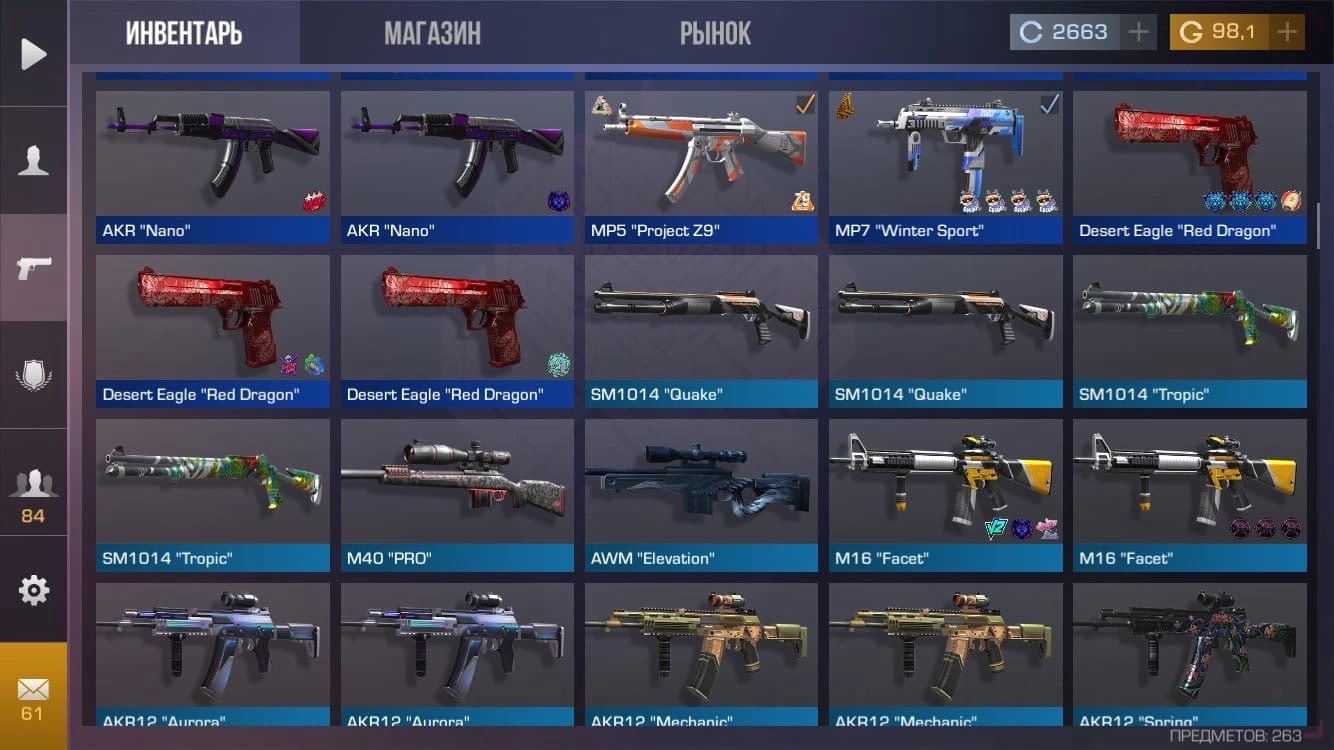Open the clan shield emblem icon
The image size is (1334, 750).
click(x=34, y=376)
